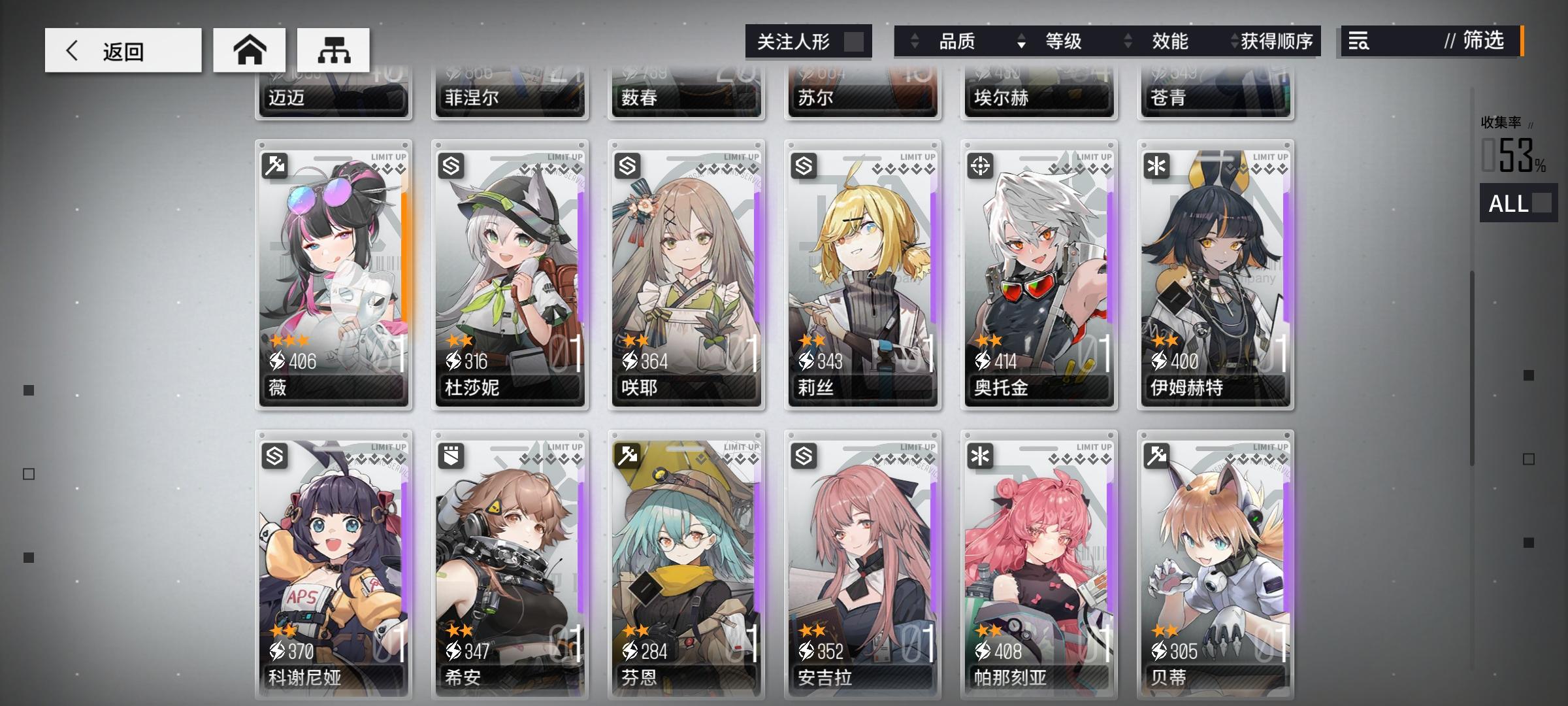The width and height of the screenshot is (1568, 706).
Task: Sort the list by 效能
Action: pos(1170,42)
